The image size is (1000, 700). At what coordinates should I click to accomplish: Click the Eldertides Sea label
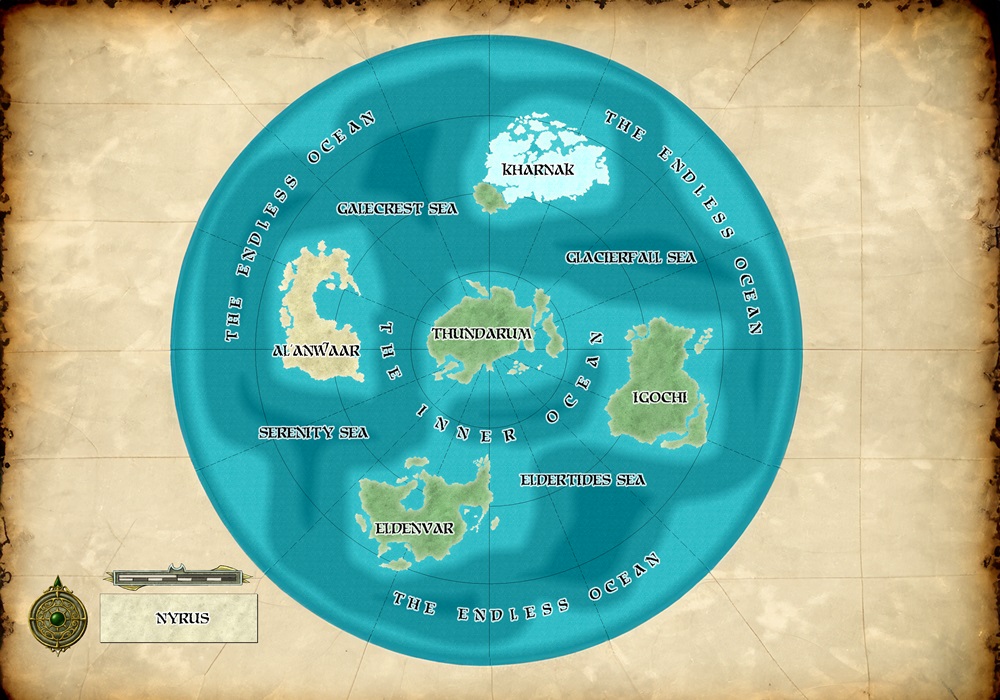coord(583,480)
